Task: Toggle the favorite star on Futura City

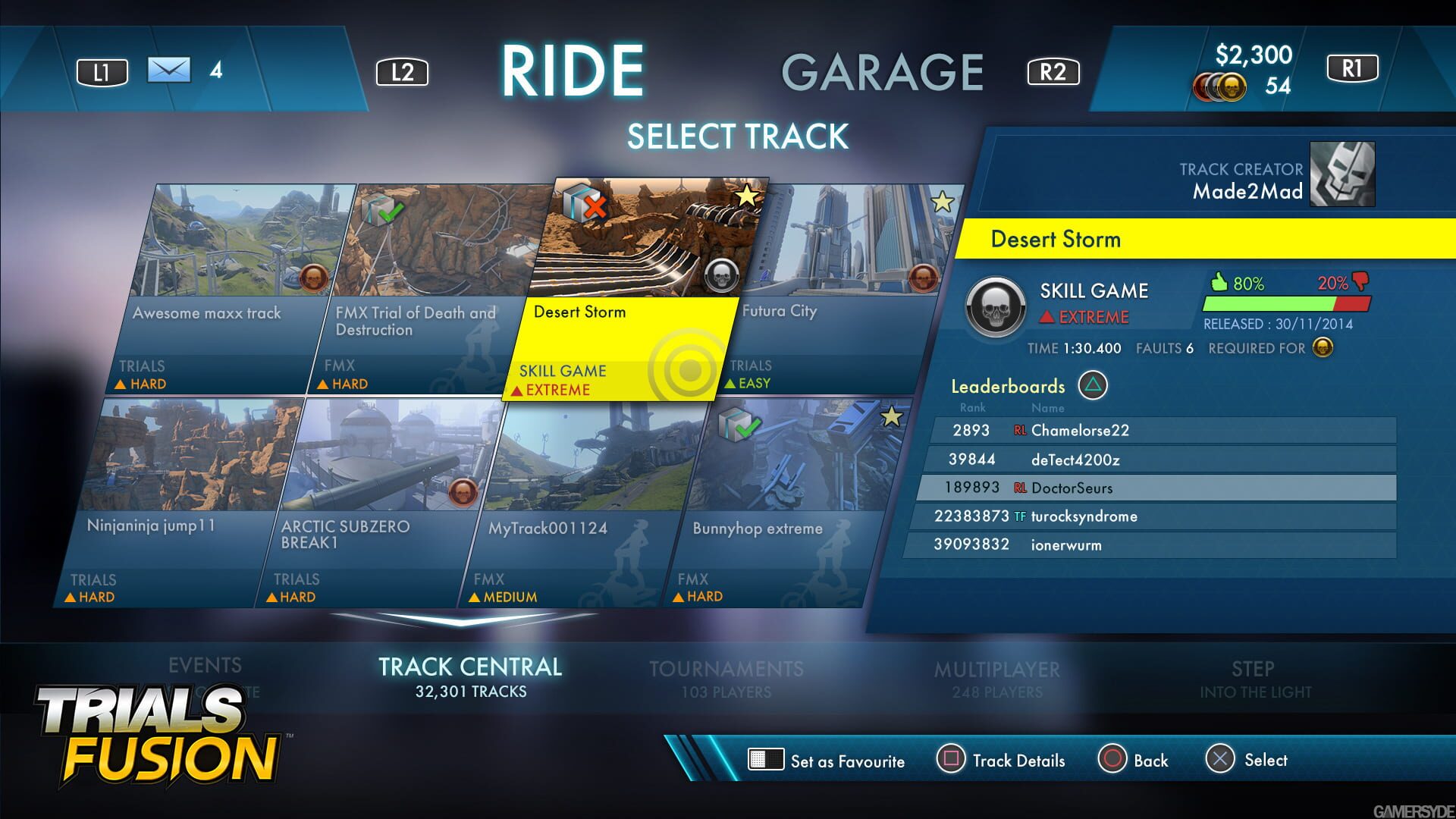Action: click(943, 200)
